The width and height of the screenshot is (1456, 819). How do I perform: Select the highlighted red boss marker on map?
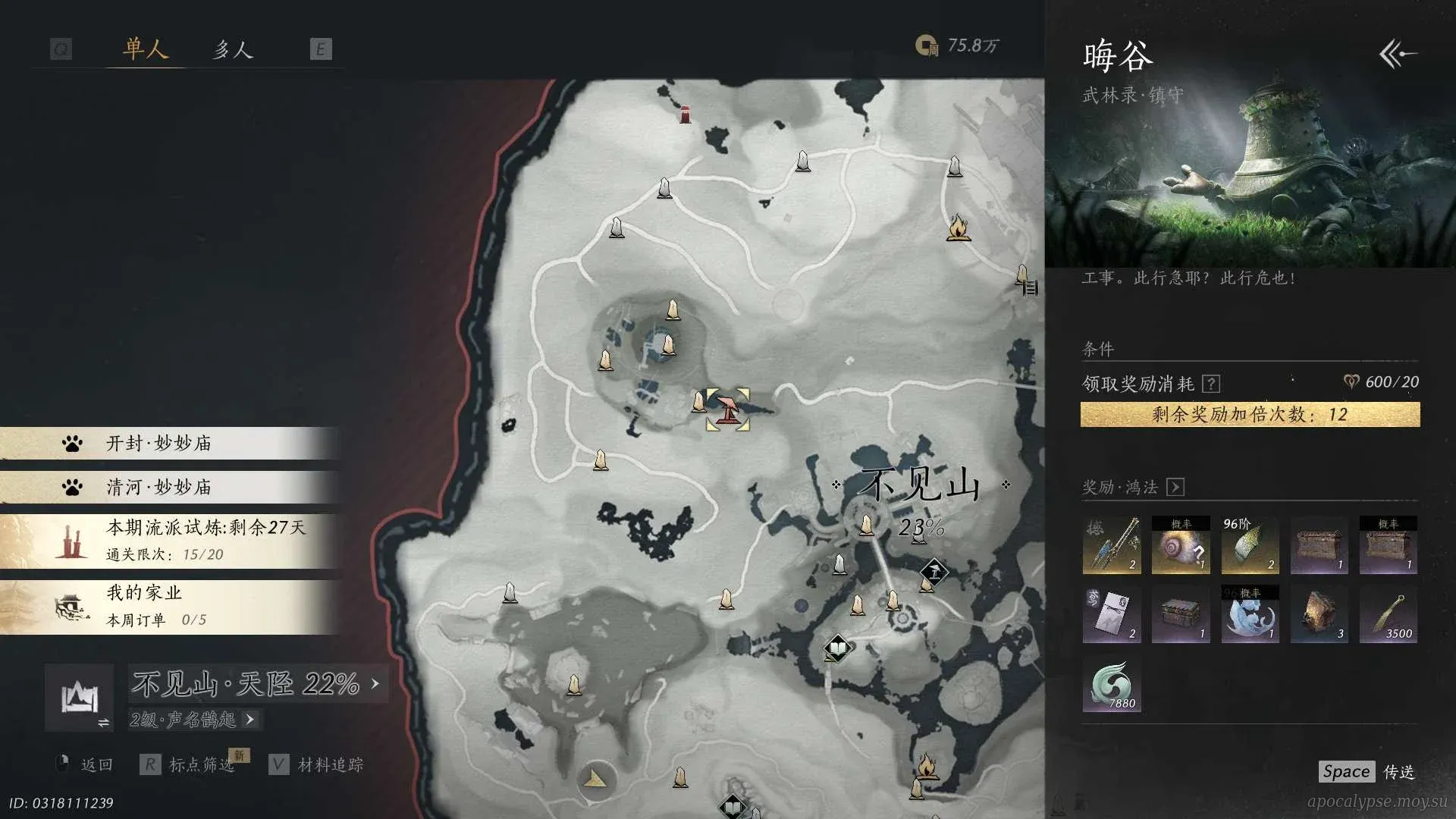pyautogui.click(x=728, y=409)
